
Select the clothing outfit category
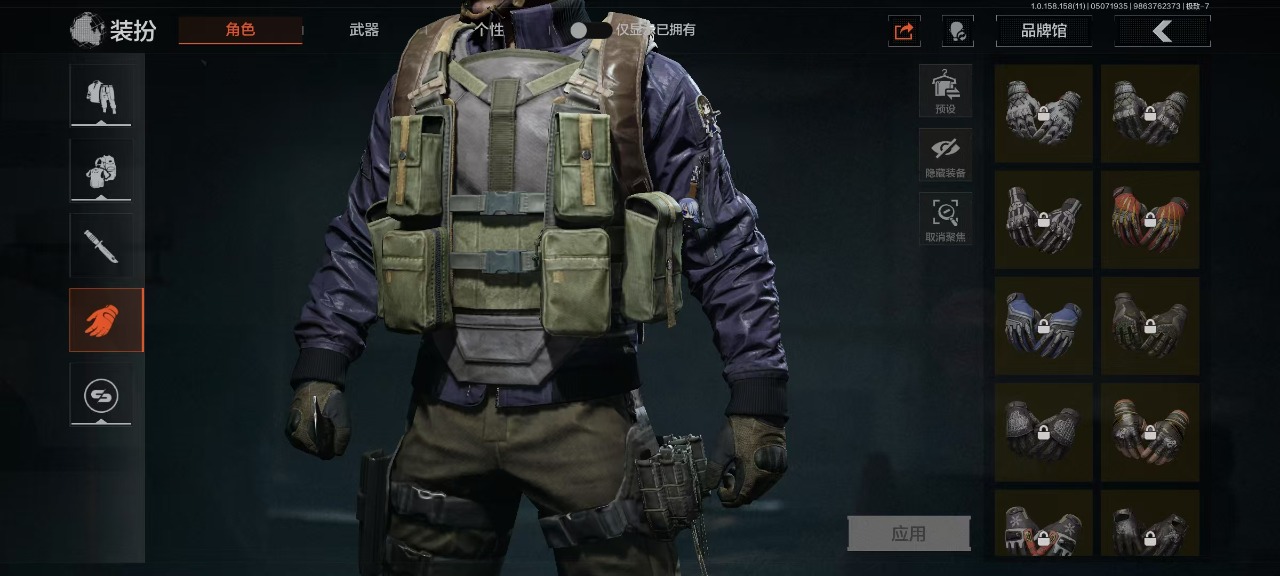100,96
